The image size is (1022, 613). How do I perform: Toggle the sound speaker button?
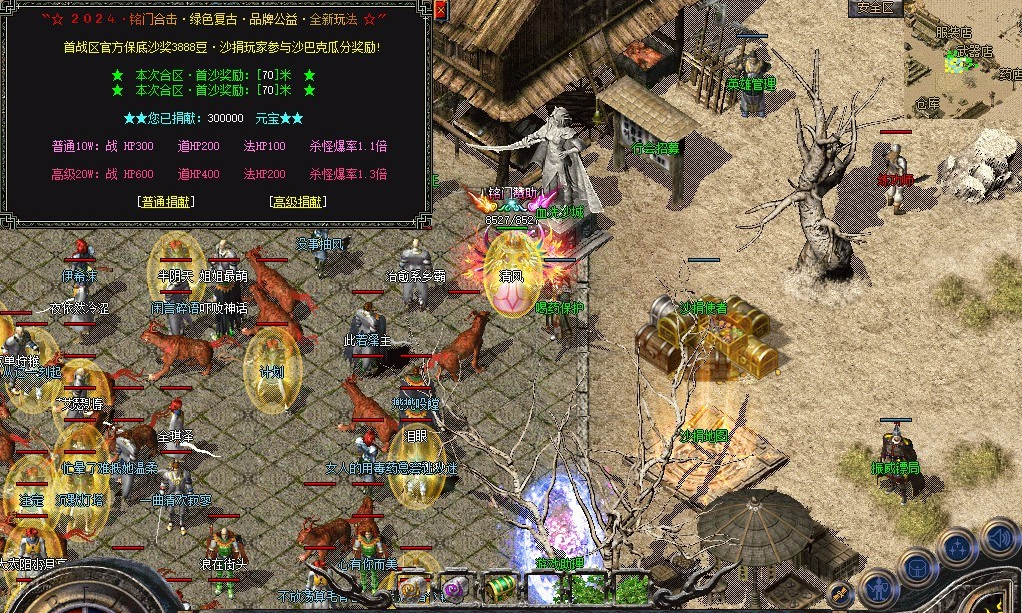click(999, 538)
